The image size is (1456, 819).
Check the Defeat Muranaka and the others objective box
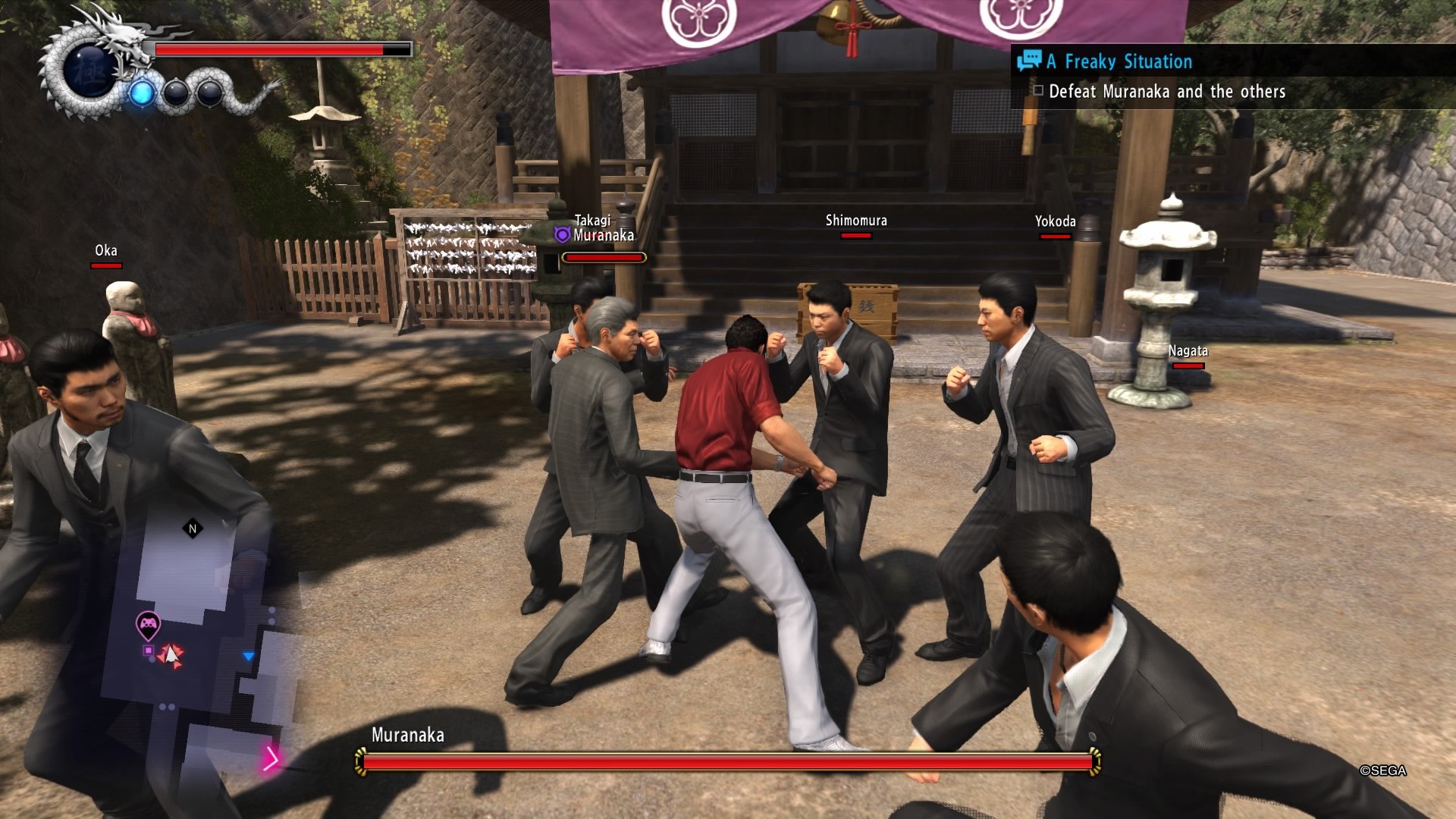tap(1038, 91)
